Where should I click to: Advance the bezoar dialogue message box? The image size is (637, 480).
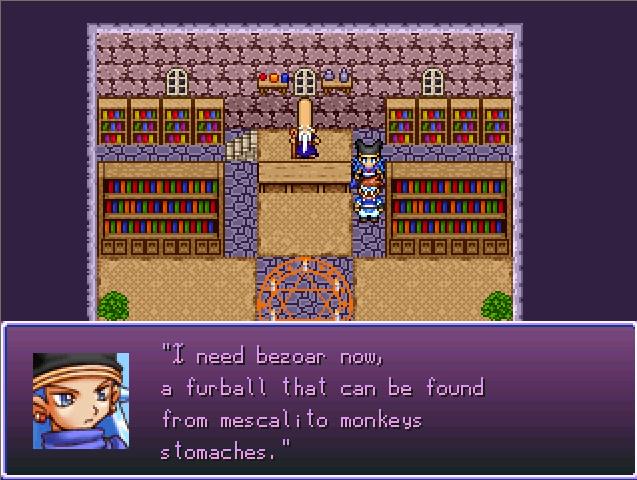click(318, 400)
